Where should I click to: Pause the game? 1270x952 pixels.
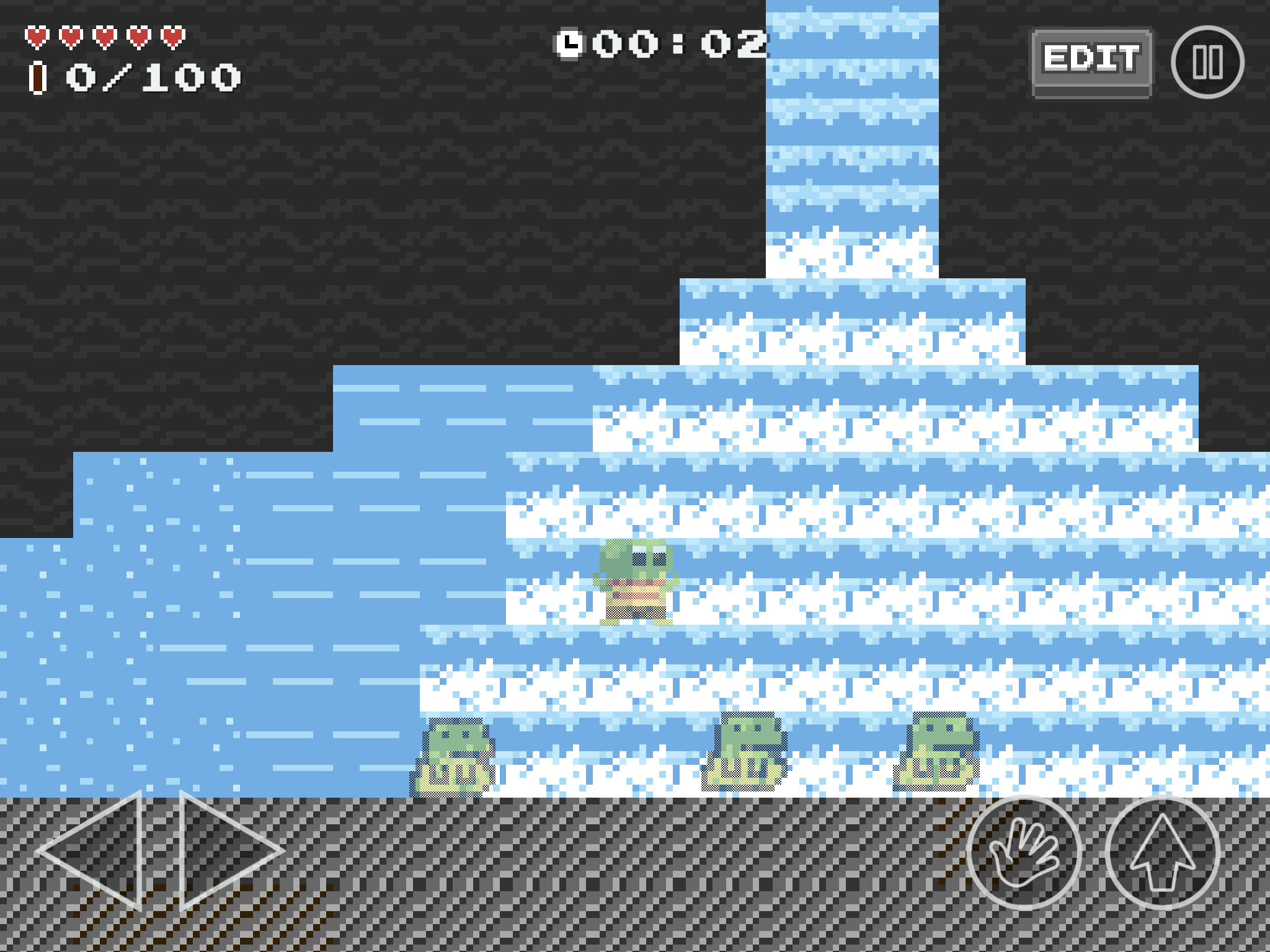click(1207, 62)
